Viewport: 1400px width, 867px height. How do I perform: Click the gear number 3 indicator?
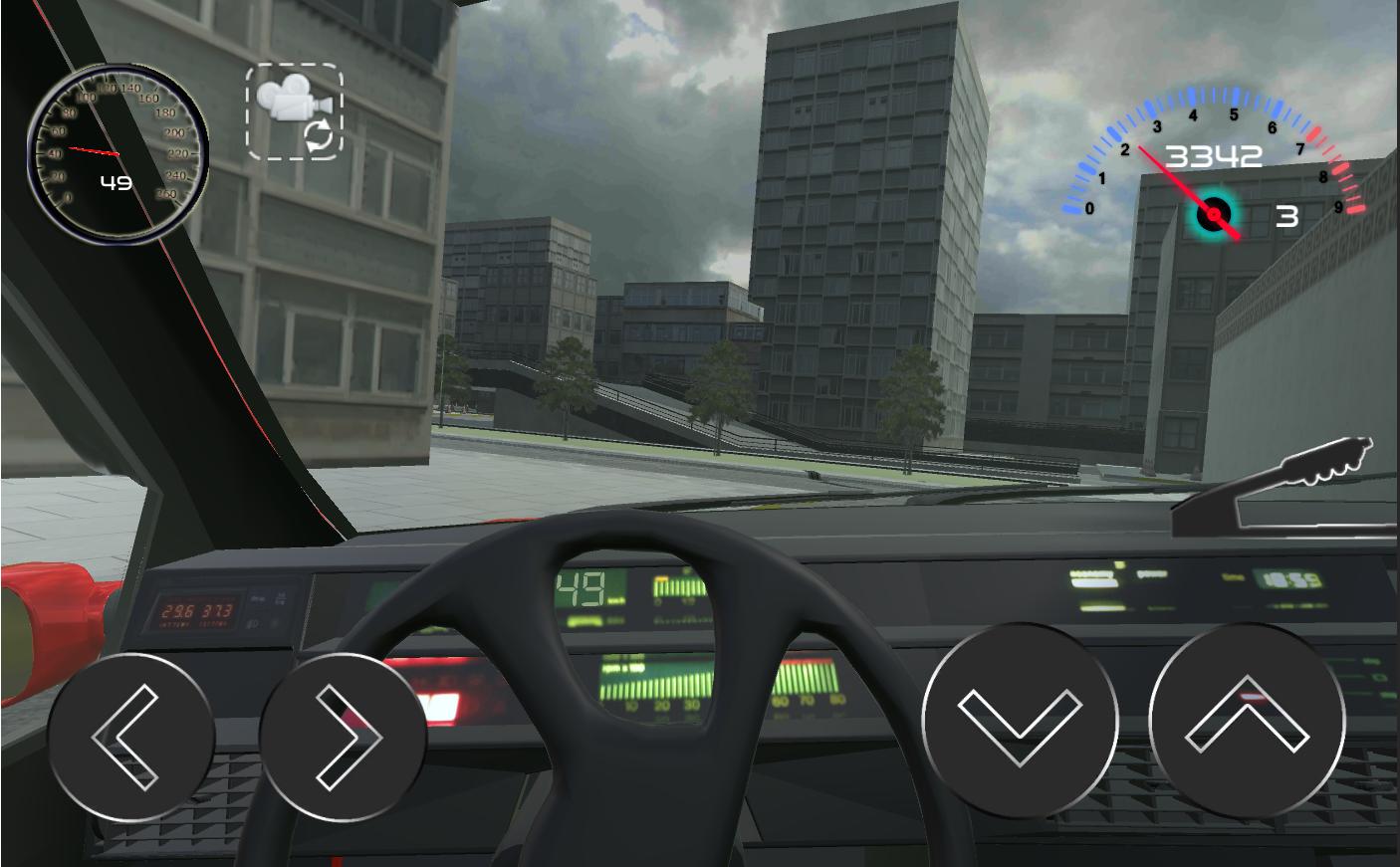tap(1285, 214)
